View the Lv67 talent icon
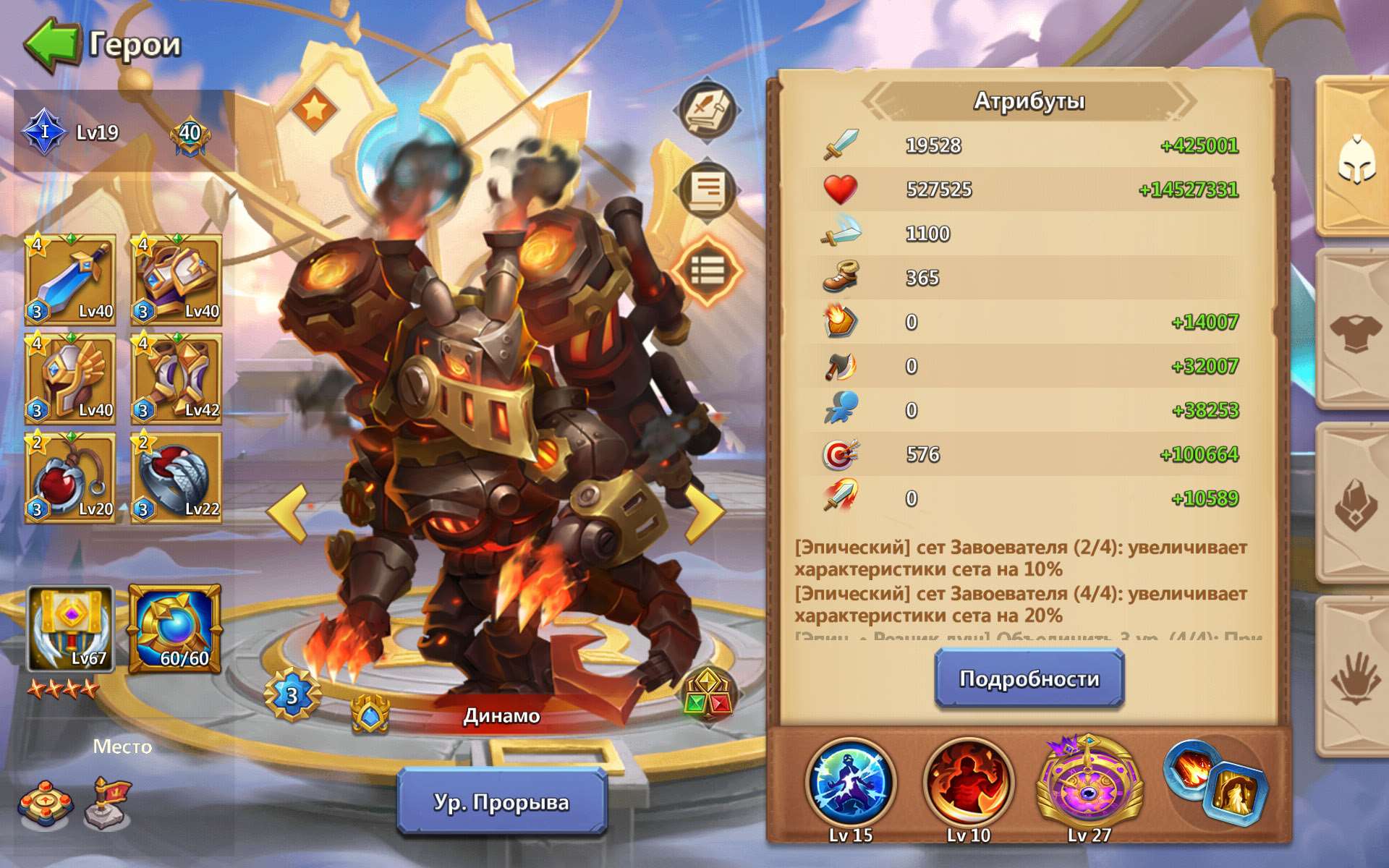Image resolution: width=1389 pixels, height=868 pixels. coord(72,628)
